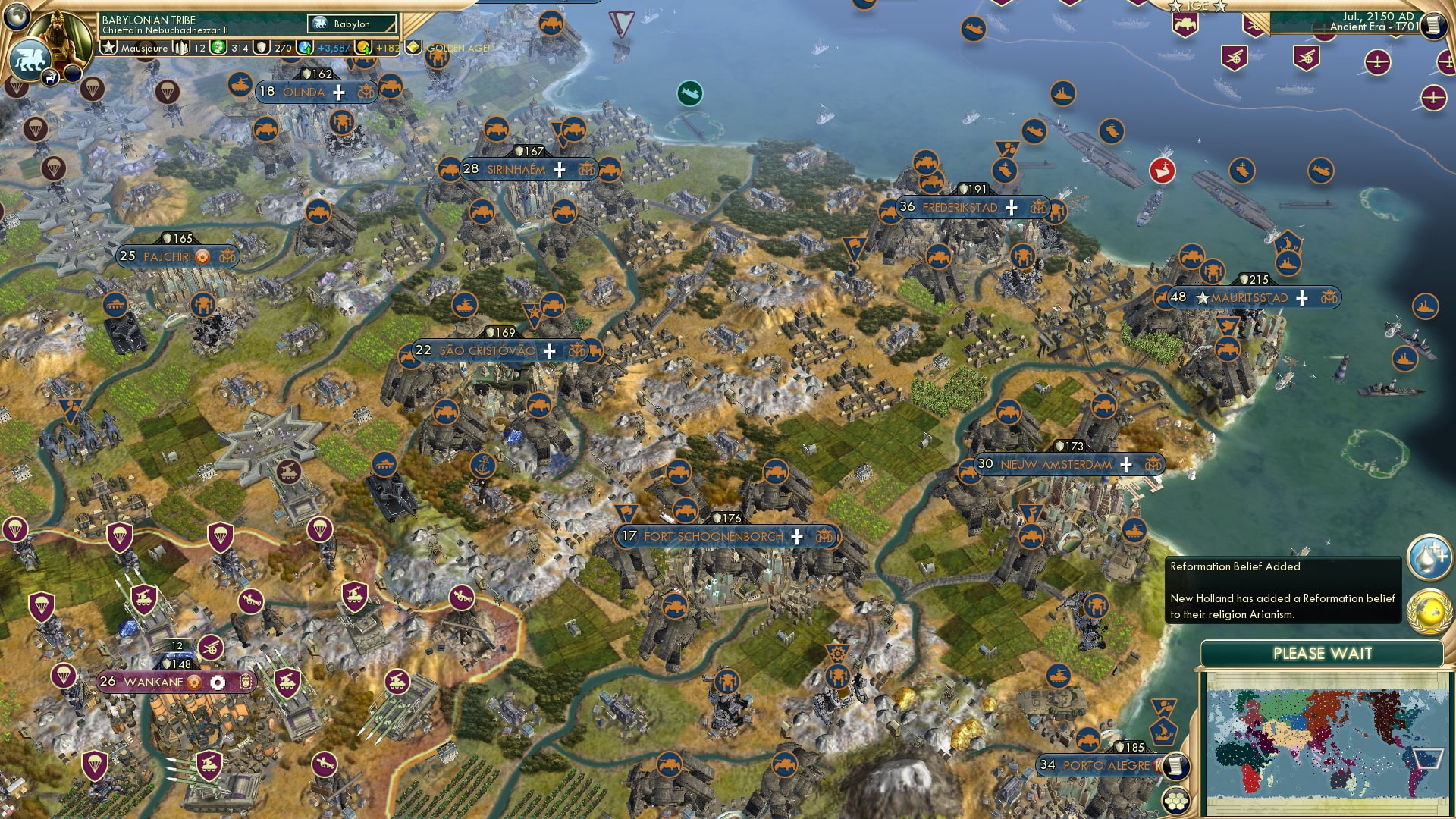This screenshot has width=1456, height=819.
Task: Click the science beaker icon showing +3,587
Action: 304,49
